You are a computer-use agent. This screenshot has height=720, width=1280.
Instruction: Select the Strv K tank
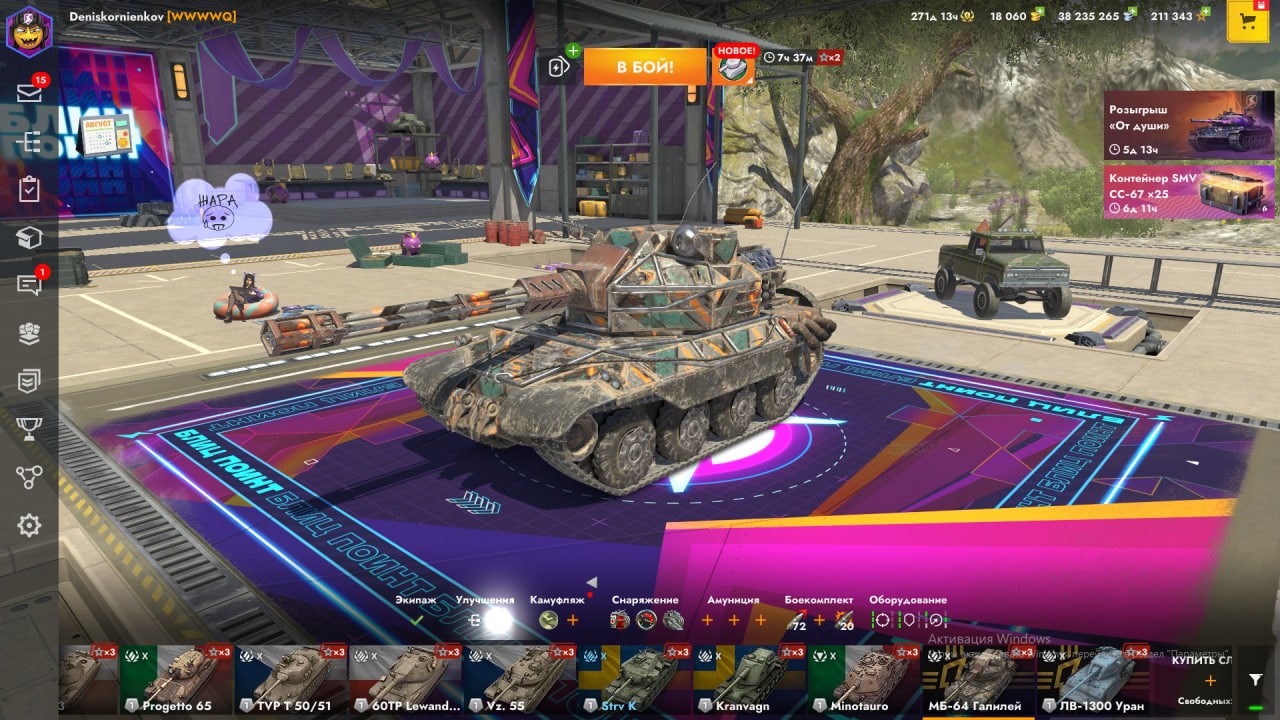tap(635, 679)
